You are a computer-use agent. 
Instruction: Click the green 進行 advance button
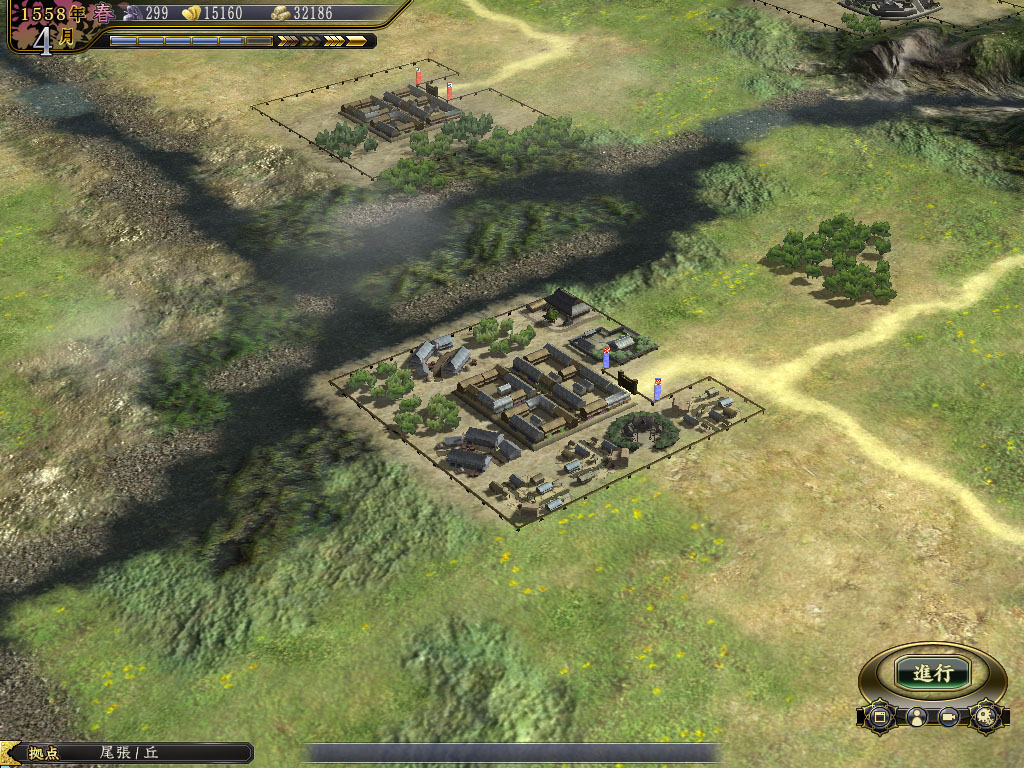coord(932,673)
